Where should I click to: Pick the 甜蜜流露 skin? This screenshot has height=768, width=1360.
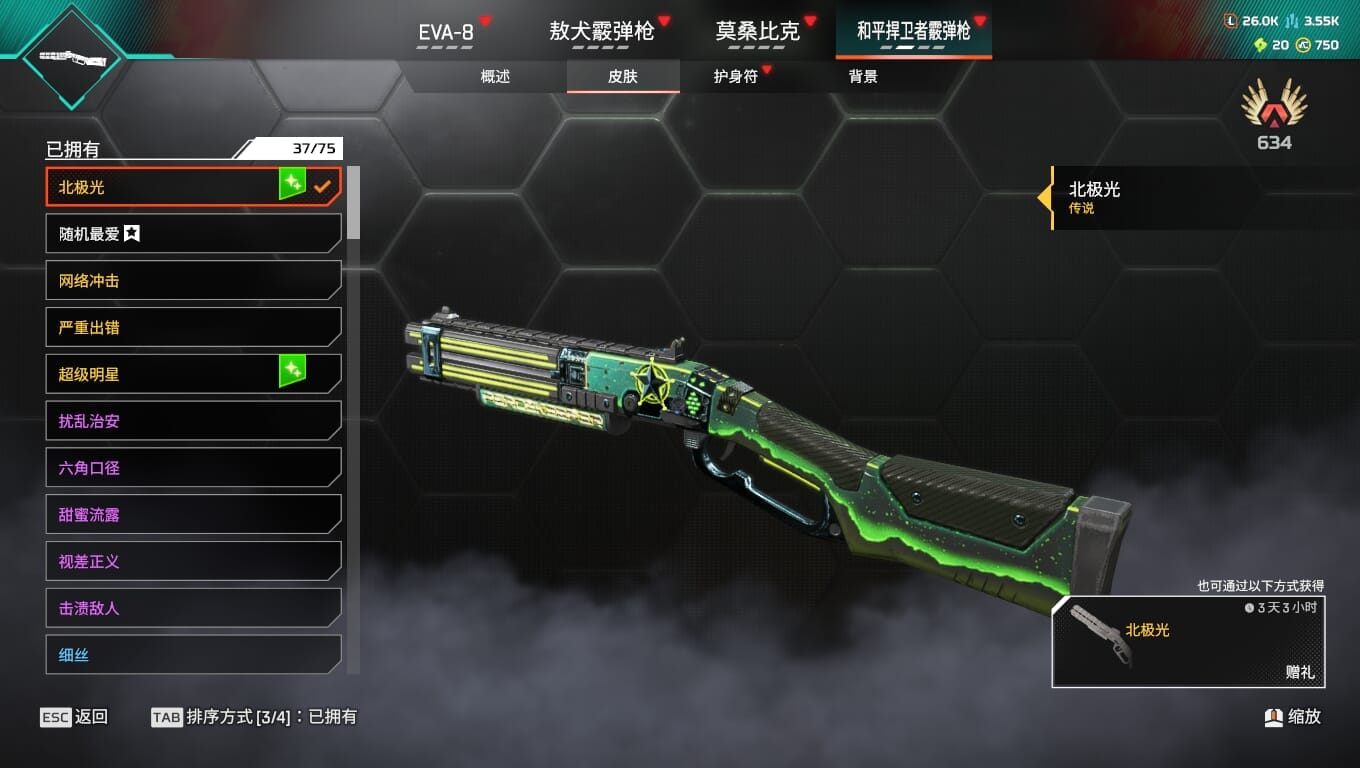coord(193,515)
